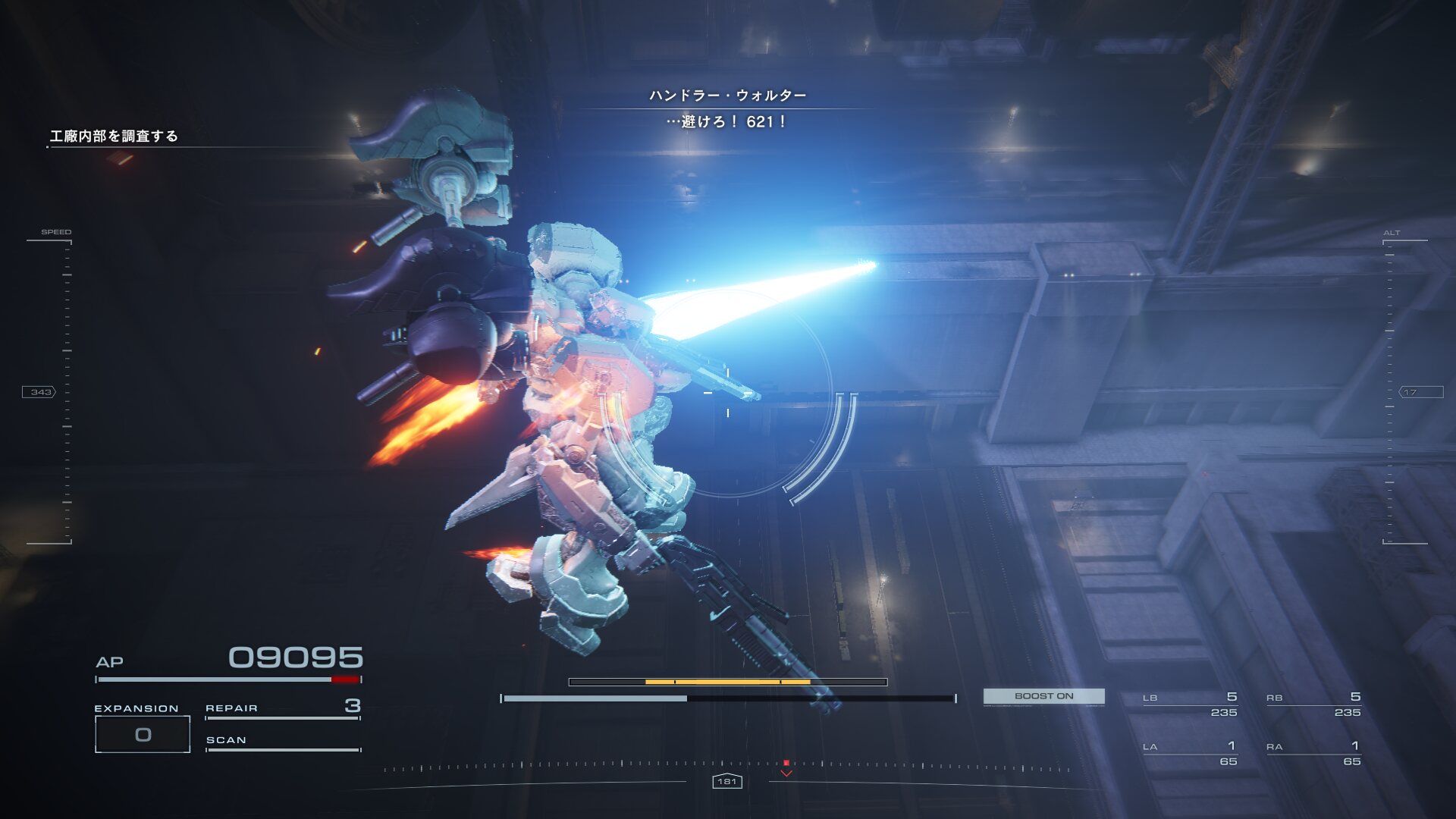Select the LB shoulder weapon slot
Screen dimensions: 1456x819
coord(1190,704)
